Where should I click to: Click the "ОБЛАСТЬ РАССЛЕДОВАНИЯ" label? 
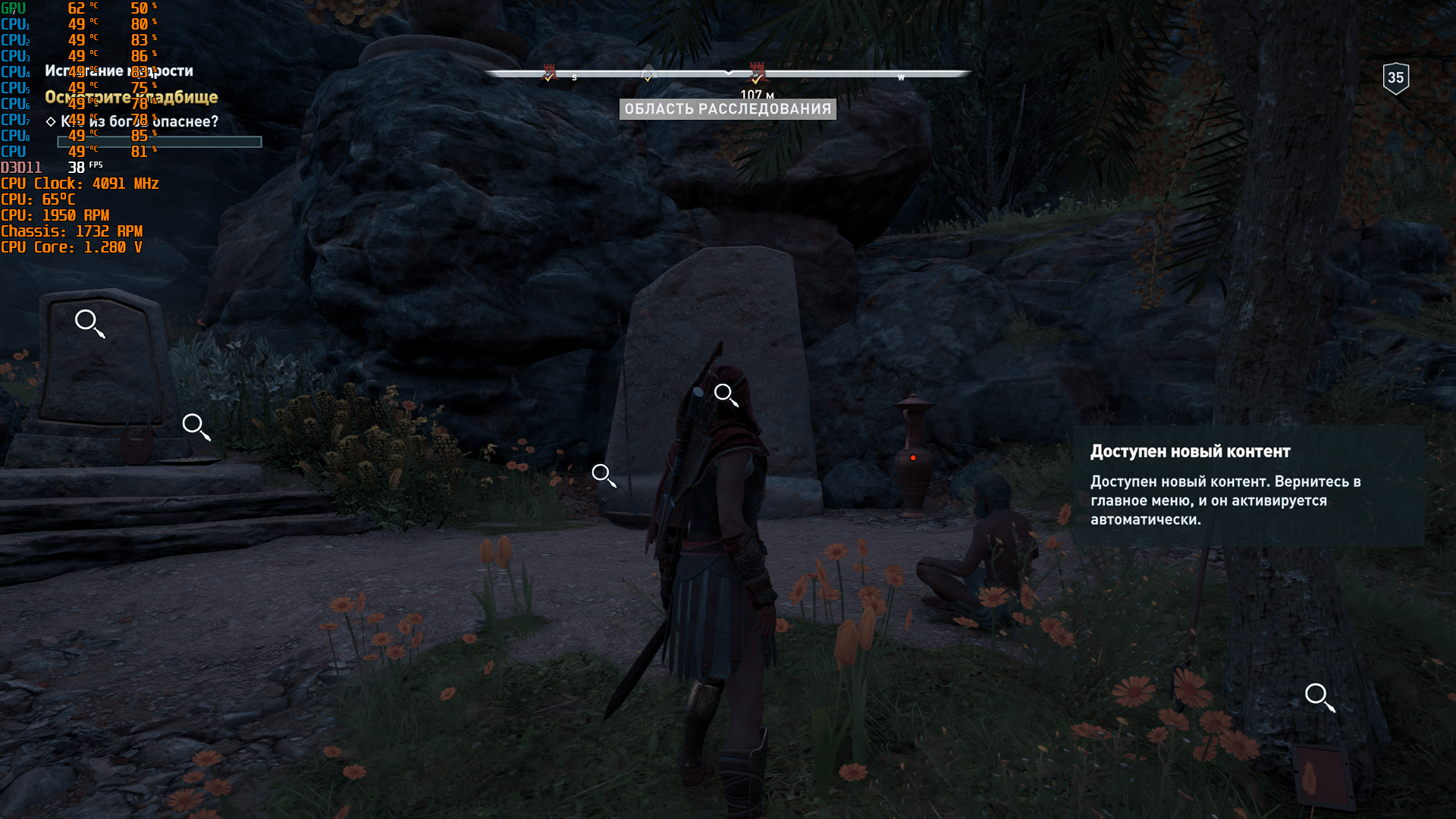click(728, 109)
